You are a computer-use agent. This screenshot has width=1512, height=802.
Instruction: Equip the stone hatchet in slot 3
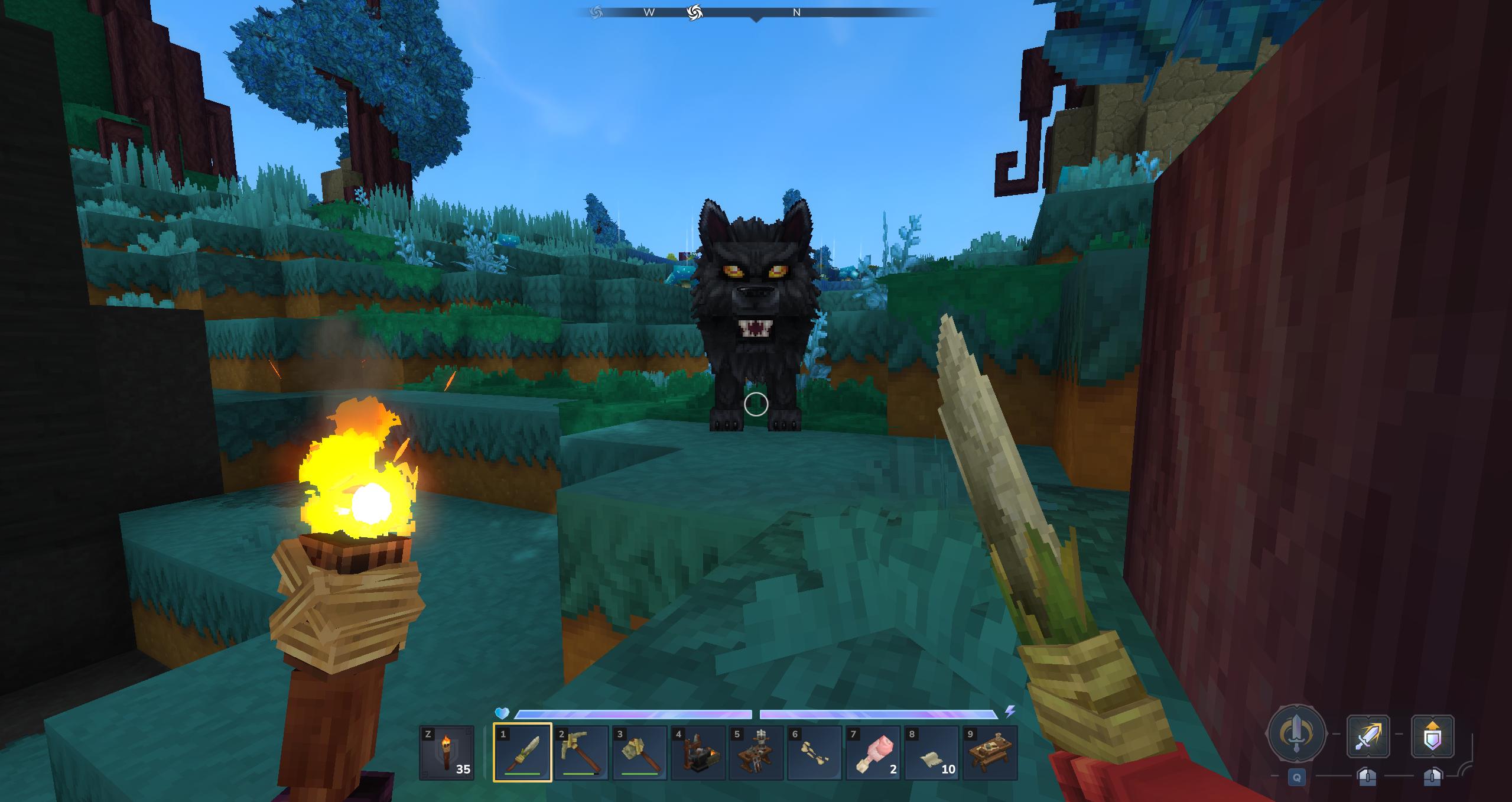pos(639,752)
